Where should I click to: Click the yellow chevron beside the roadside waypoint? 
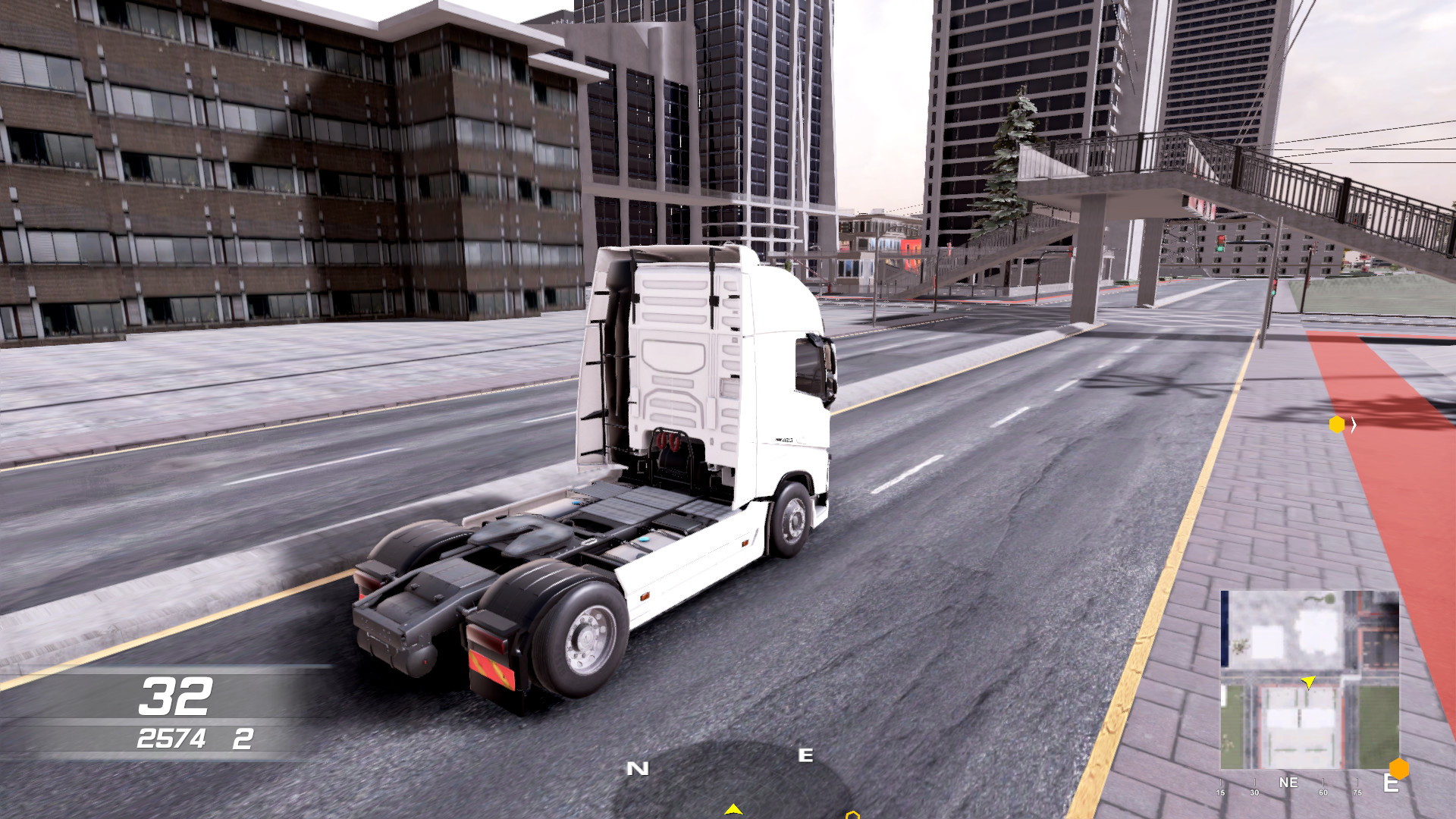point(1354,425)
